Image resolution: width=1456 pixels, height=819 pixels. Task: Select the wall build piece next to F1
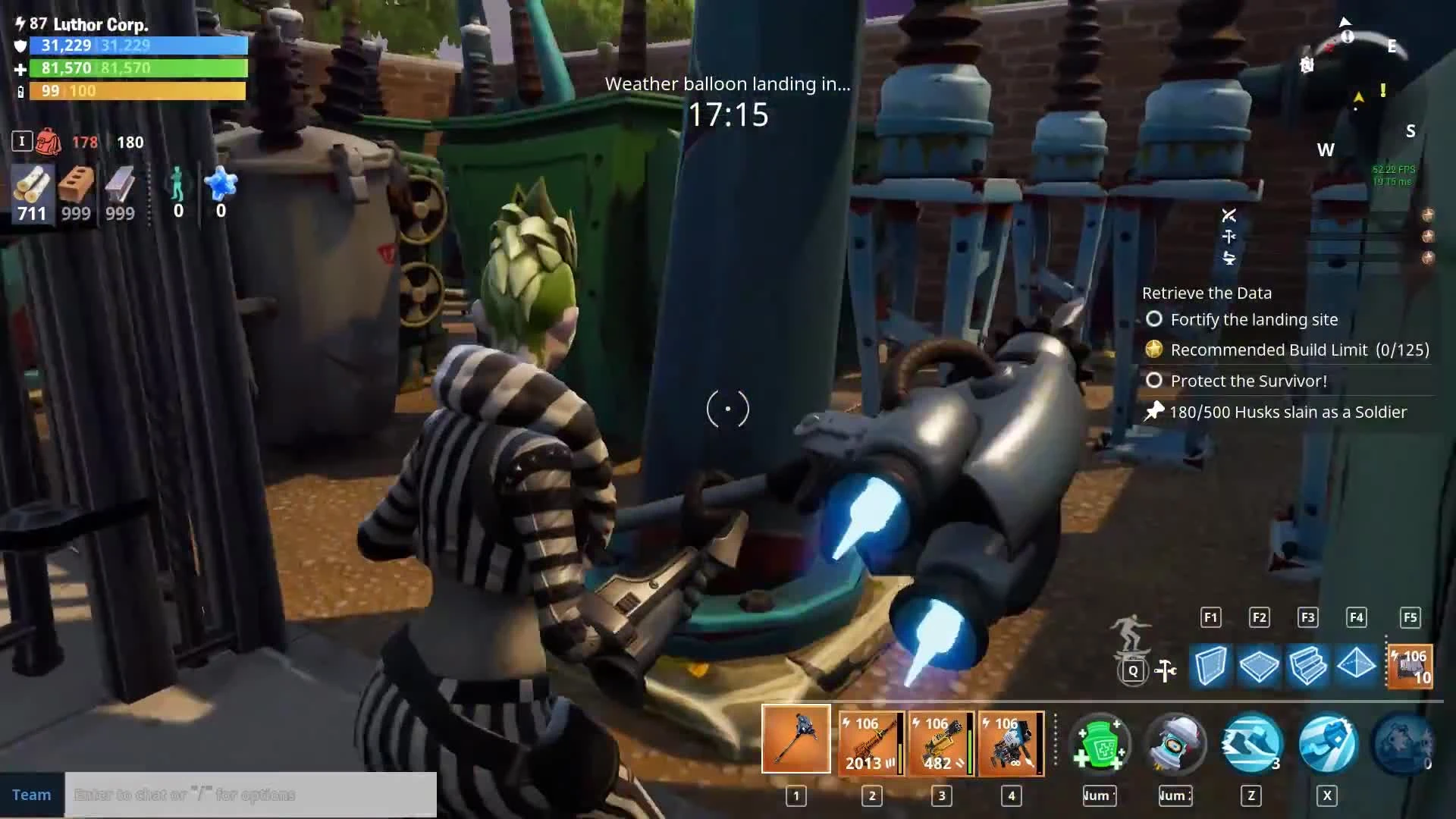1210,667
